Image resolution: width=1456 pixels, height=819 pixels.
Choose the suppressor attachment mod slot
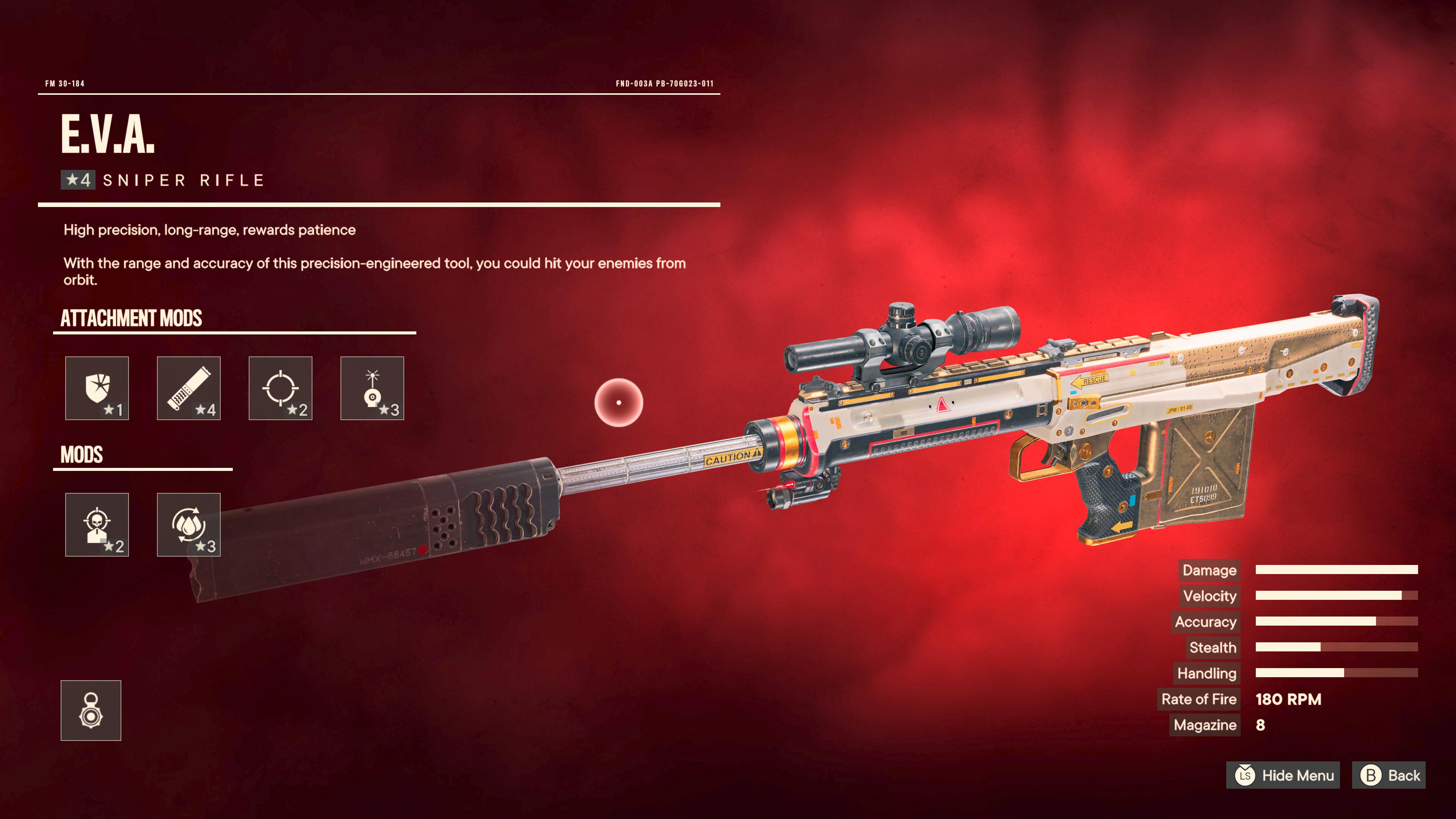tap(189, 388)
